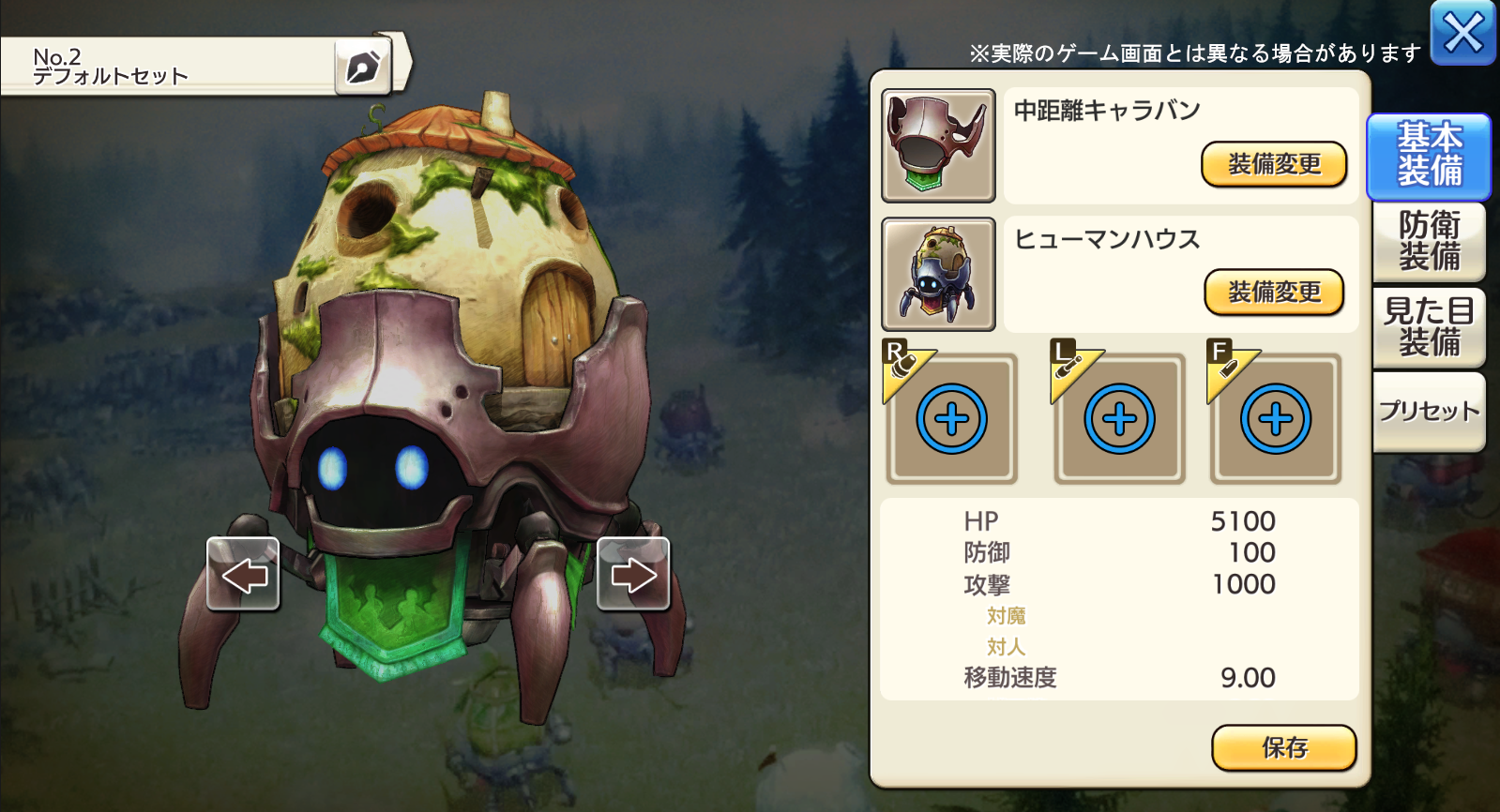Save the set with the 保存 button

click(1283, 747)
